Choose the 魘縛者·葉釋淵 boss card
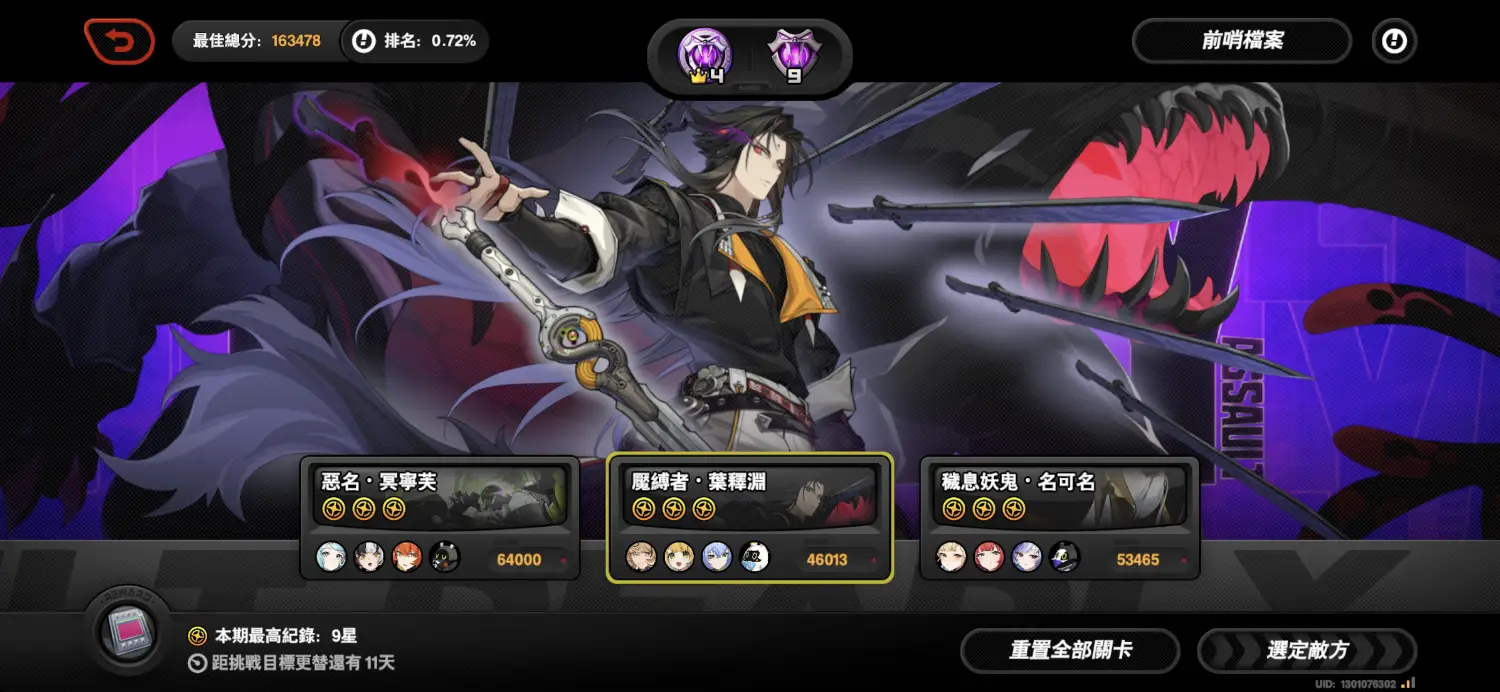Viewport: 1500px width, 692px height. 749,517
